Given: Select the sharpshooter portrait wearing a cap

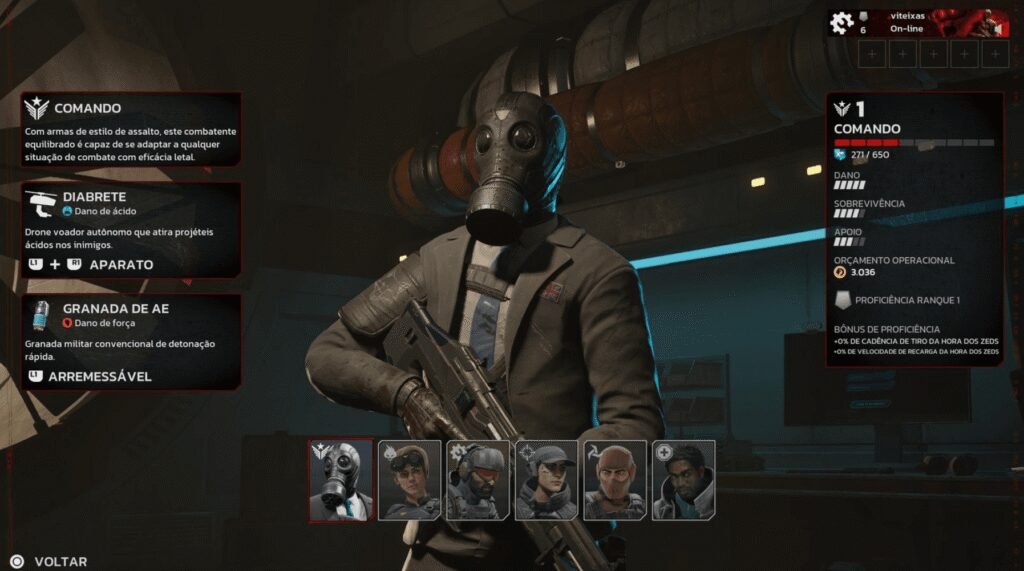Looking at the screenshot, I should [x=546, y=480].
